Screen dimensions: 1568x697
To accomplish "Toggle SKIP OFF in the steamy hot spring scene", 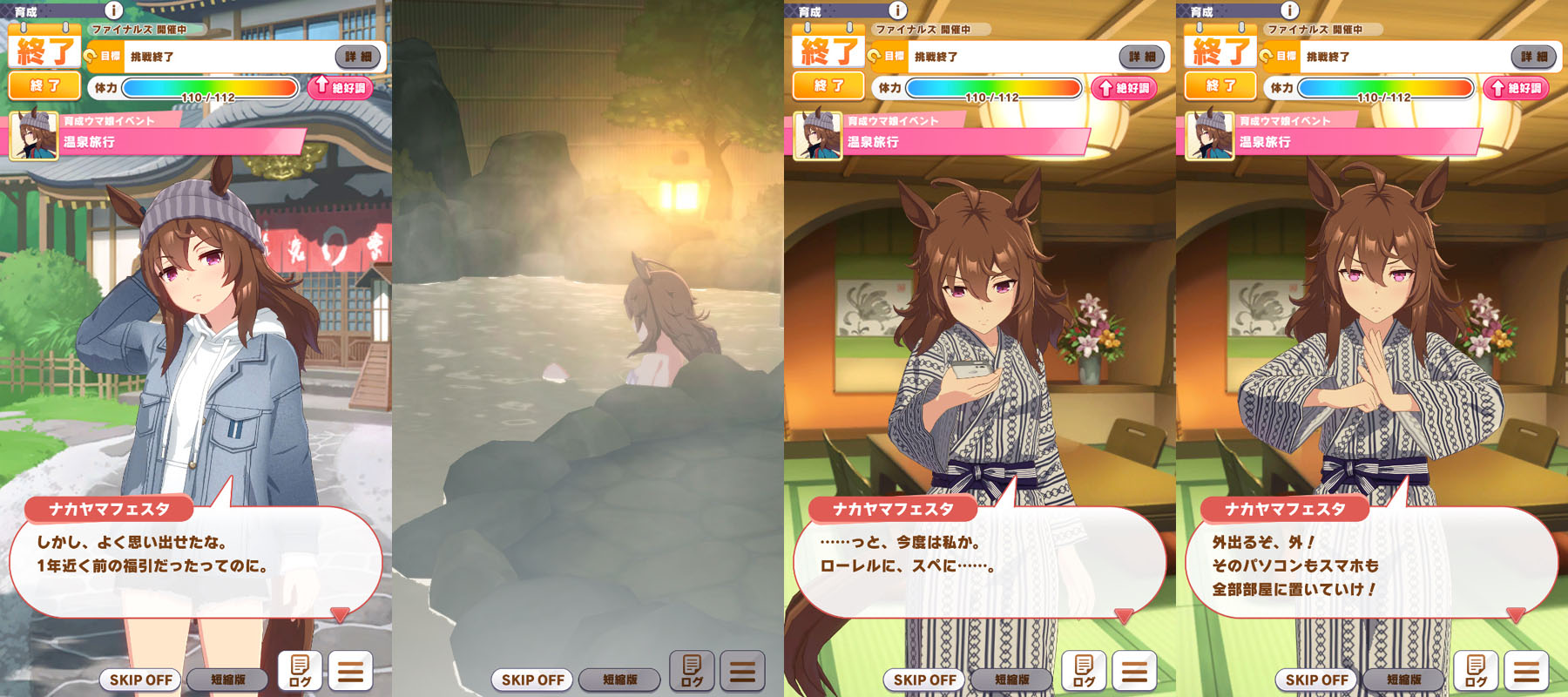I will (x=533, y=680).
